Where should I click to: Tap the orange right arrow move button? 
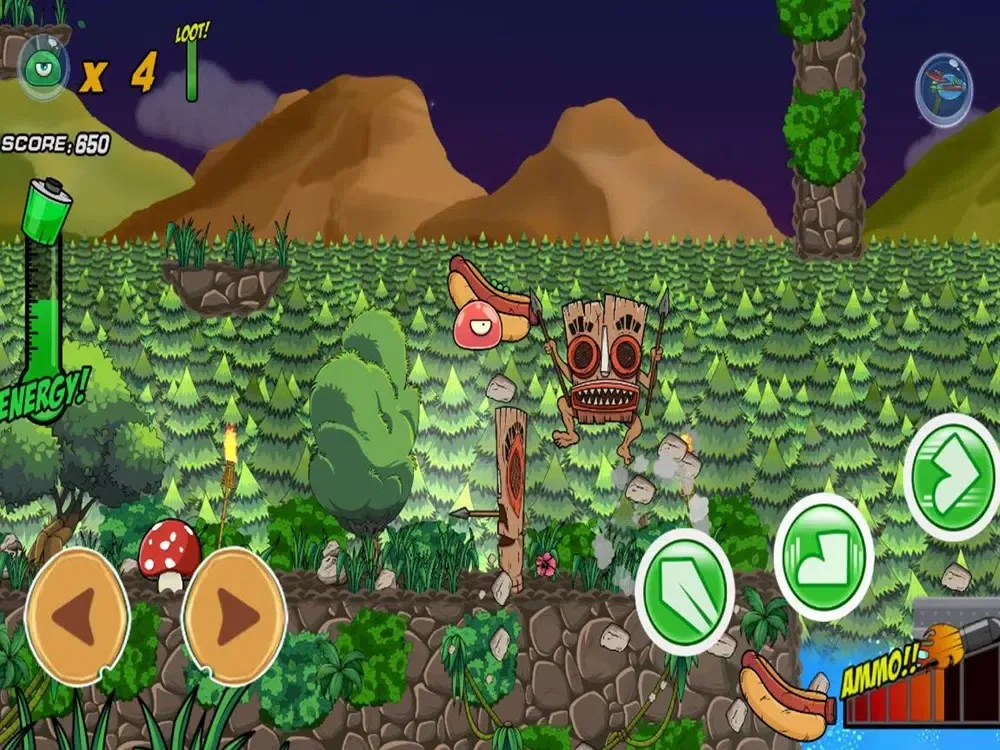(234, 615)
